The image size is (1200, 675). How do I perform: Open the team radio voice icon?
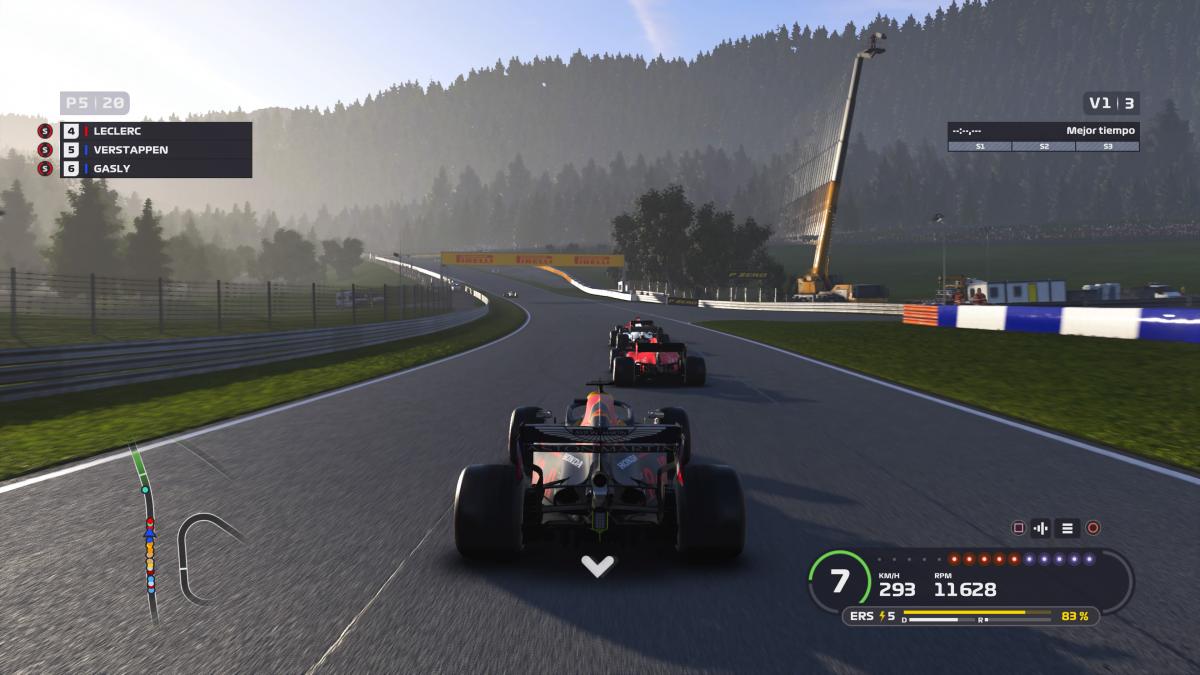pos(1042,528)
